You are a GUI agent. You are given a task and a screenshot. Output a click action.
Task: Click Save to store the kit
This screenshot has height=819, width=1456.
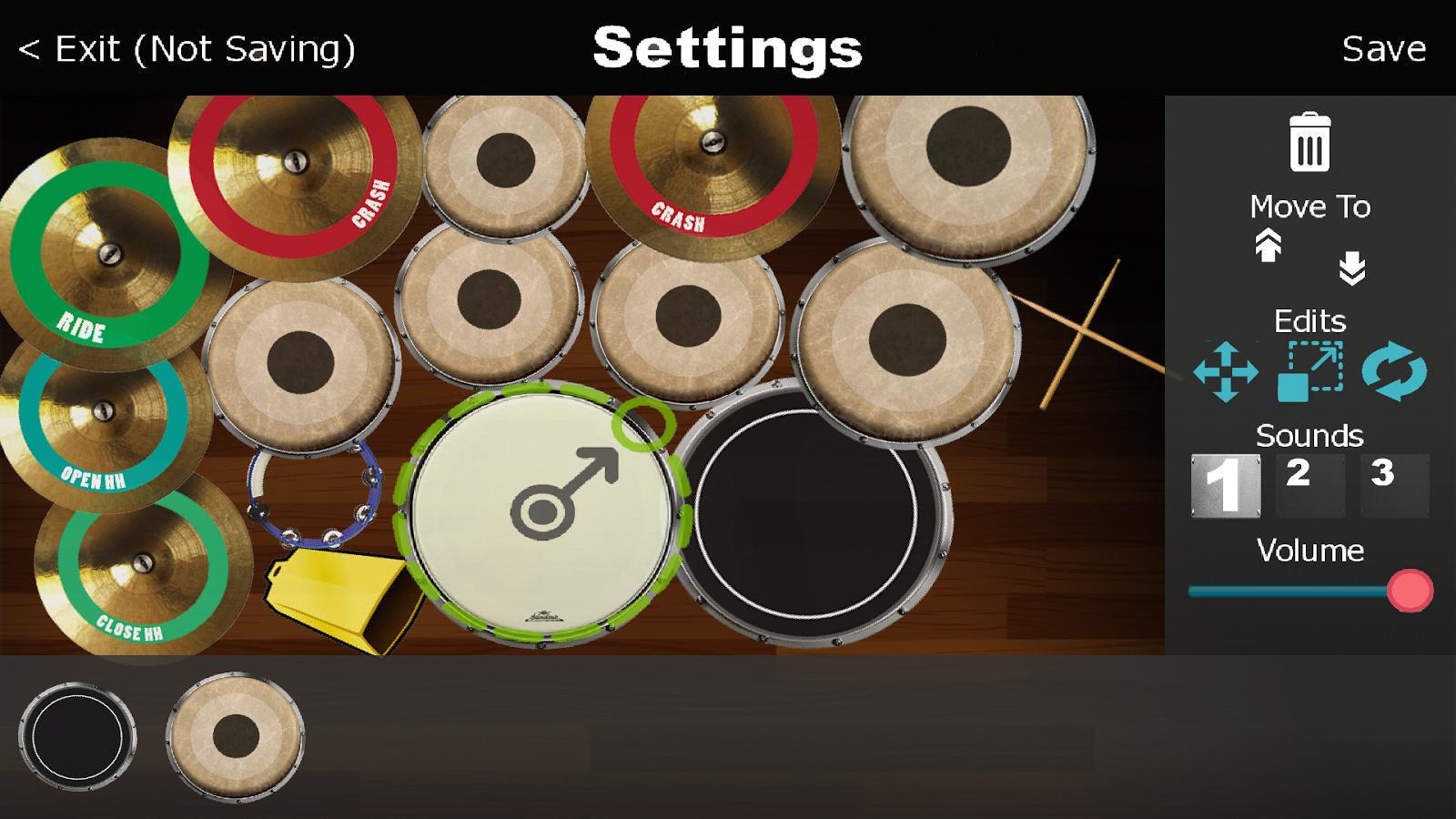[1384, 50]
